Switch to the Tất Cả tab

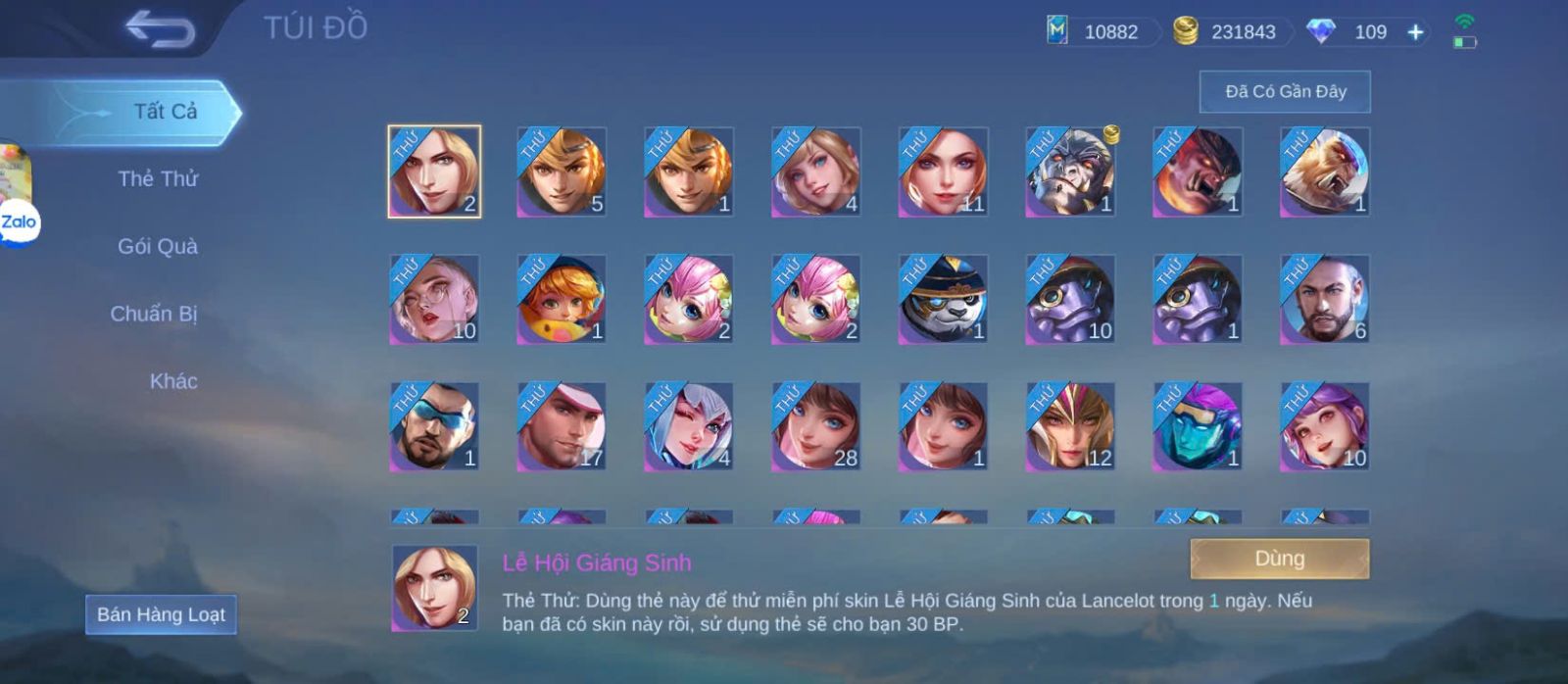[165, 112]
